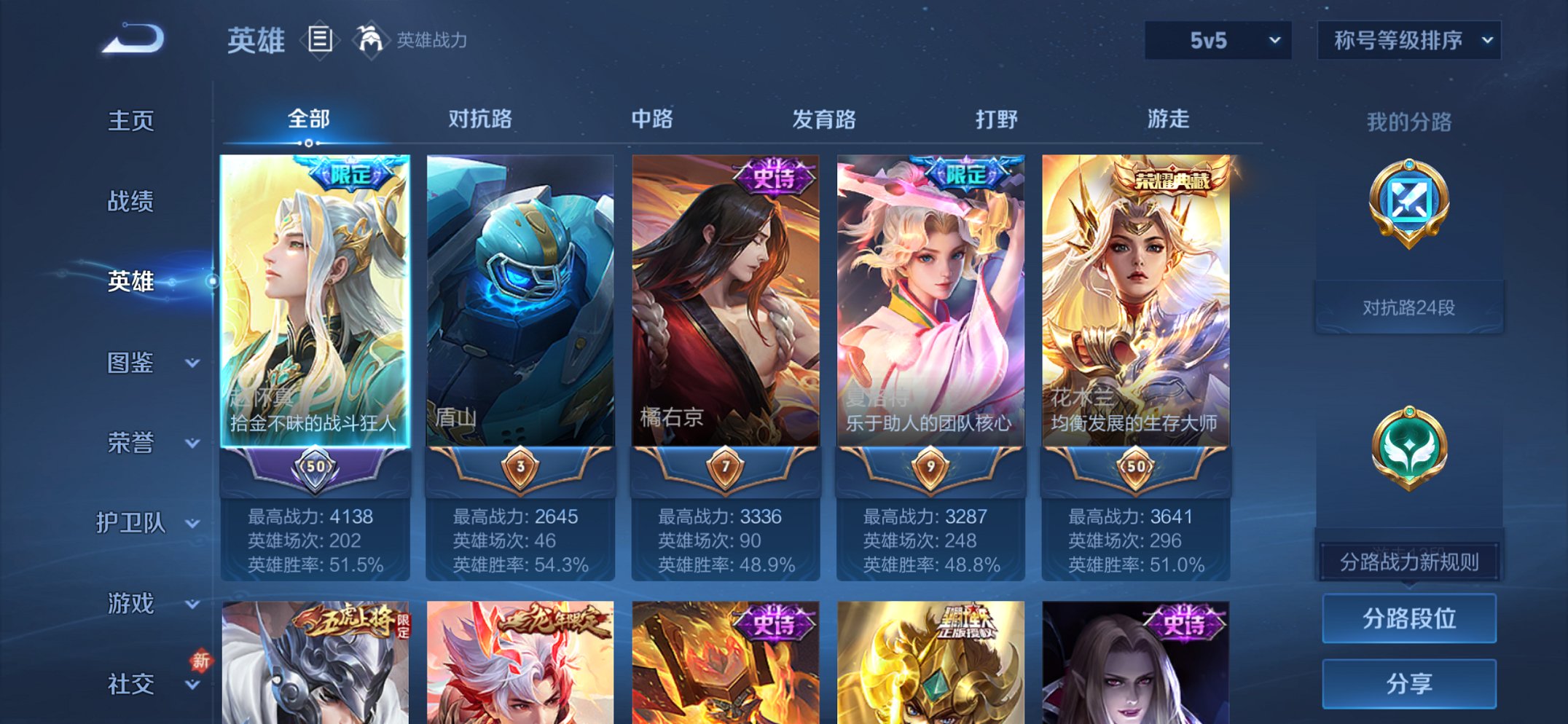Switch hero filter to 打野

point(995,120)
